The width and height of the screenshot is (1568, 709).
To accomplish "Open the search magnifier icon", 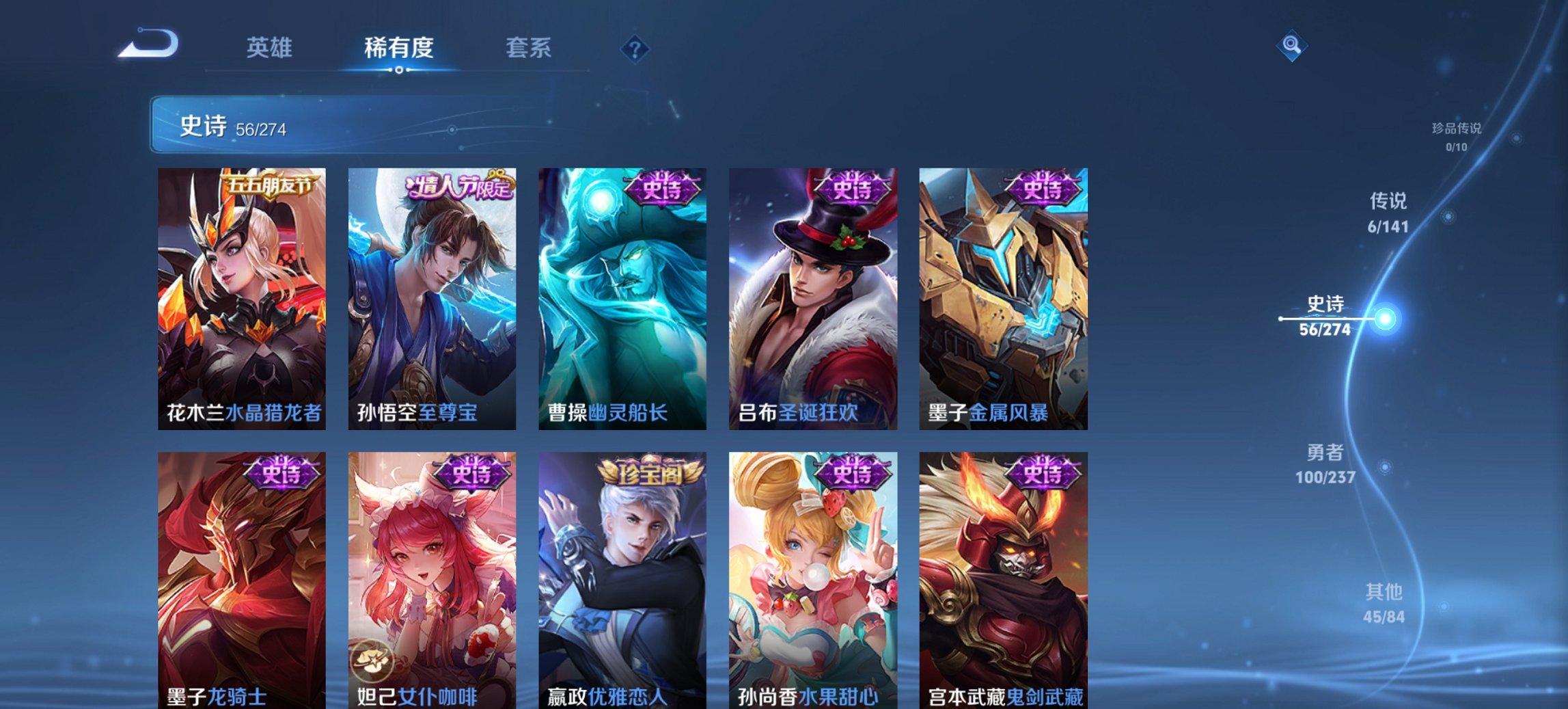I will [1291, 46].
